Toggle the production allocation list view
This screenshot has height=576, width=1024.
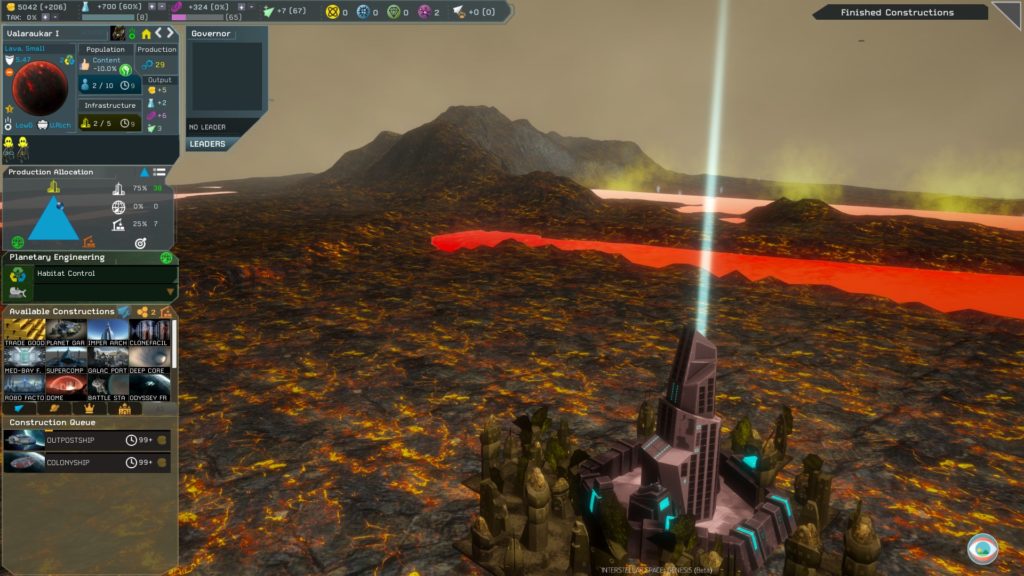160,172
